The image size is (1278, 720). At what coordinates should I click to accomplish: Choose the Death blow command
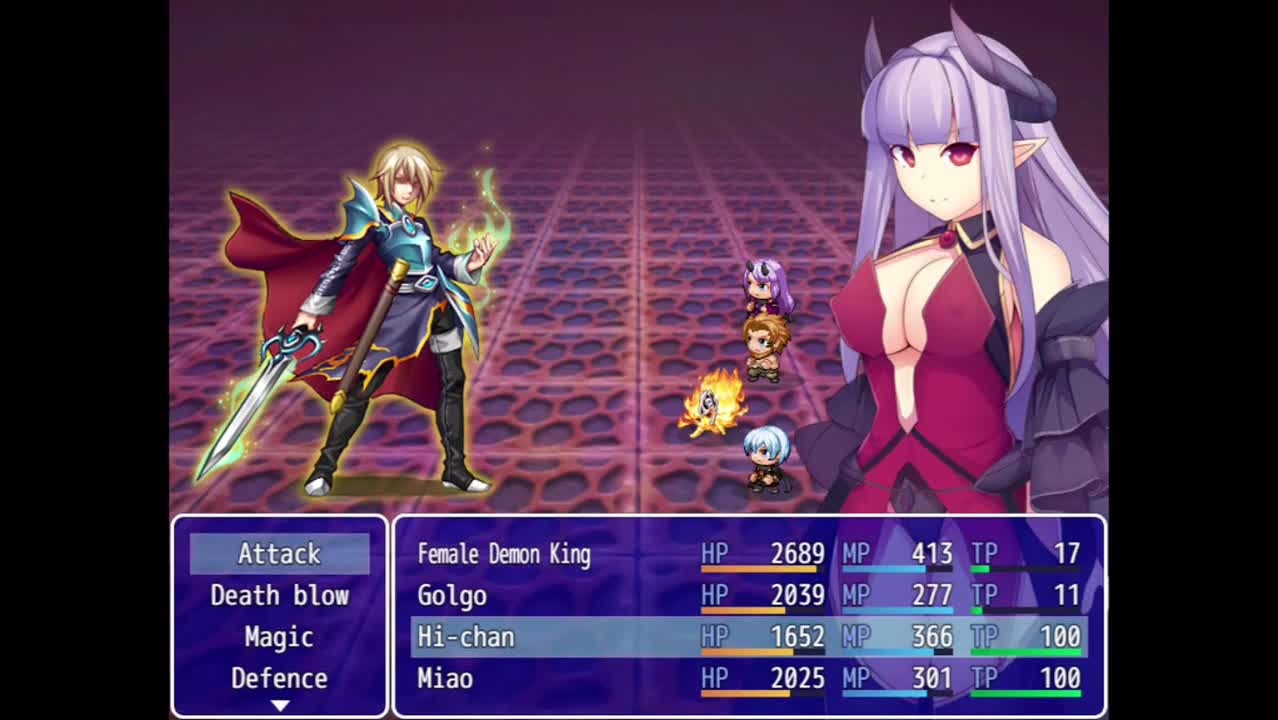click(x=279, y=595)
